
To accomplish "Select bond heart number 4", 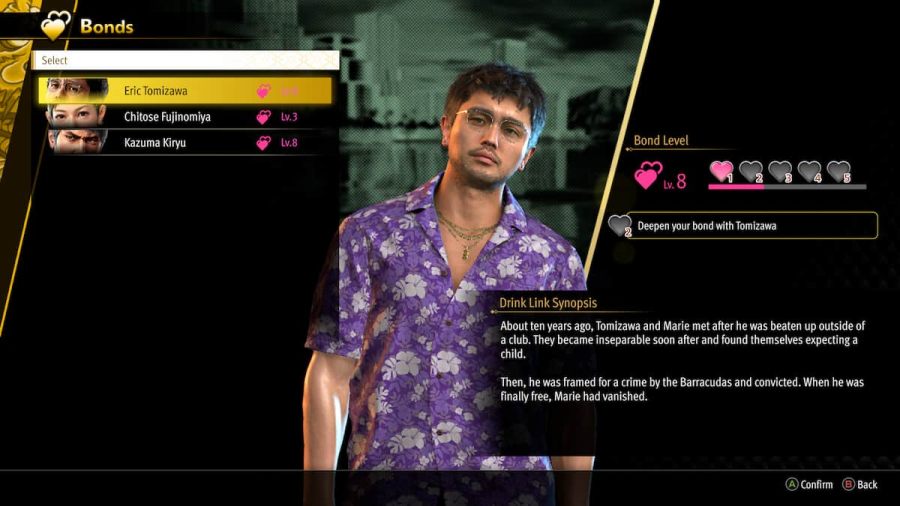I will pos(810,171).
